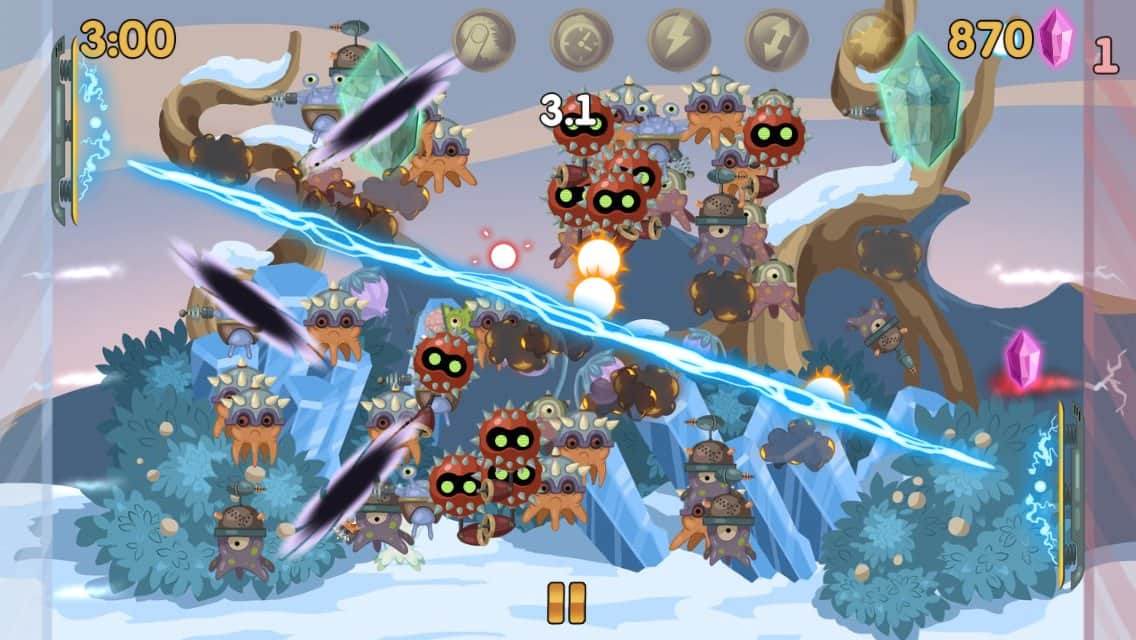Select the first power-up coin with the paddle
1136x640 pixels.
tap(483, 40)
